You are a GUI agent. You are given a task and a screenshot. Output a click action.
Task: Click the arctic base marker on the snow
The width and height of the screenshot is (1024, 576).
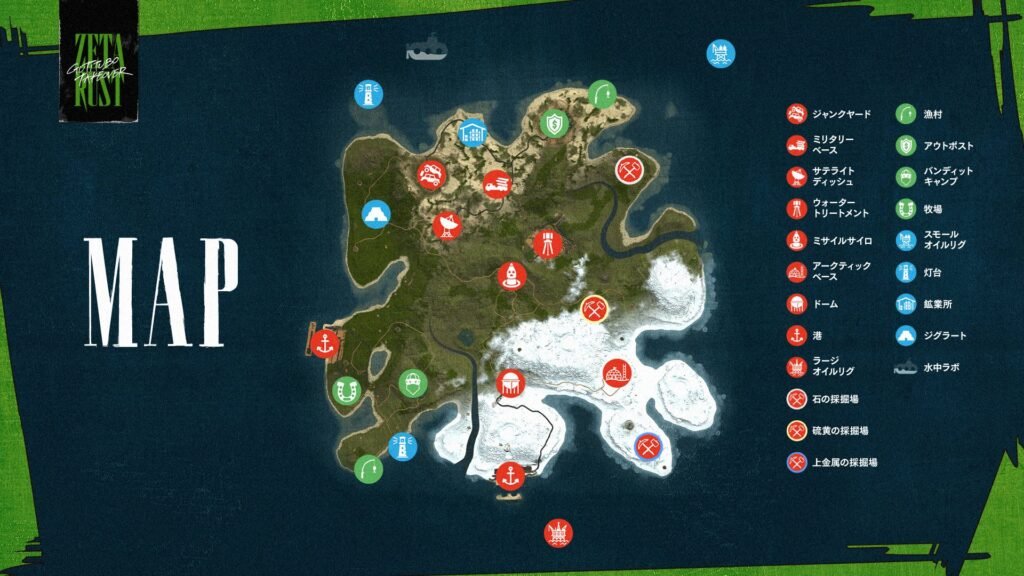[616, 374]
